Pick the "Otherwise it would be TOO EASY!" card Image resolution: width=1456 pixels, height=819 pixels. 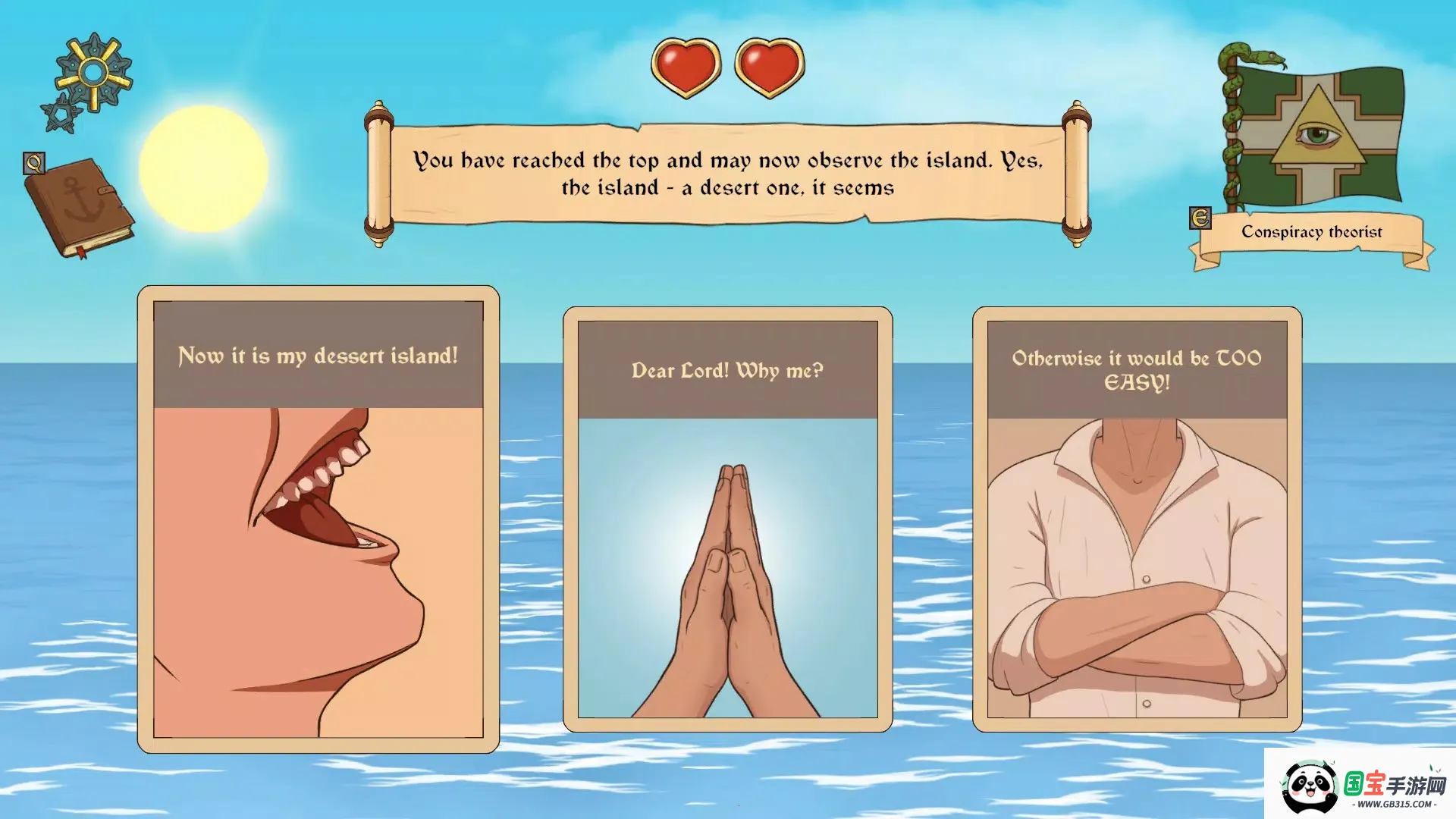coord(1137,519)
